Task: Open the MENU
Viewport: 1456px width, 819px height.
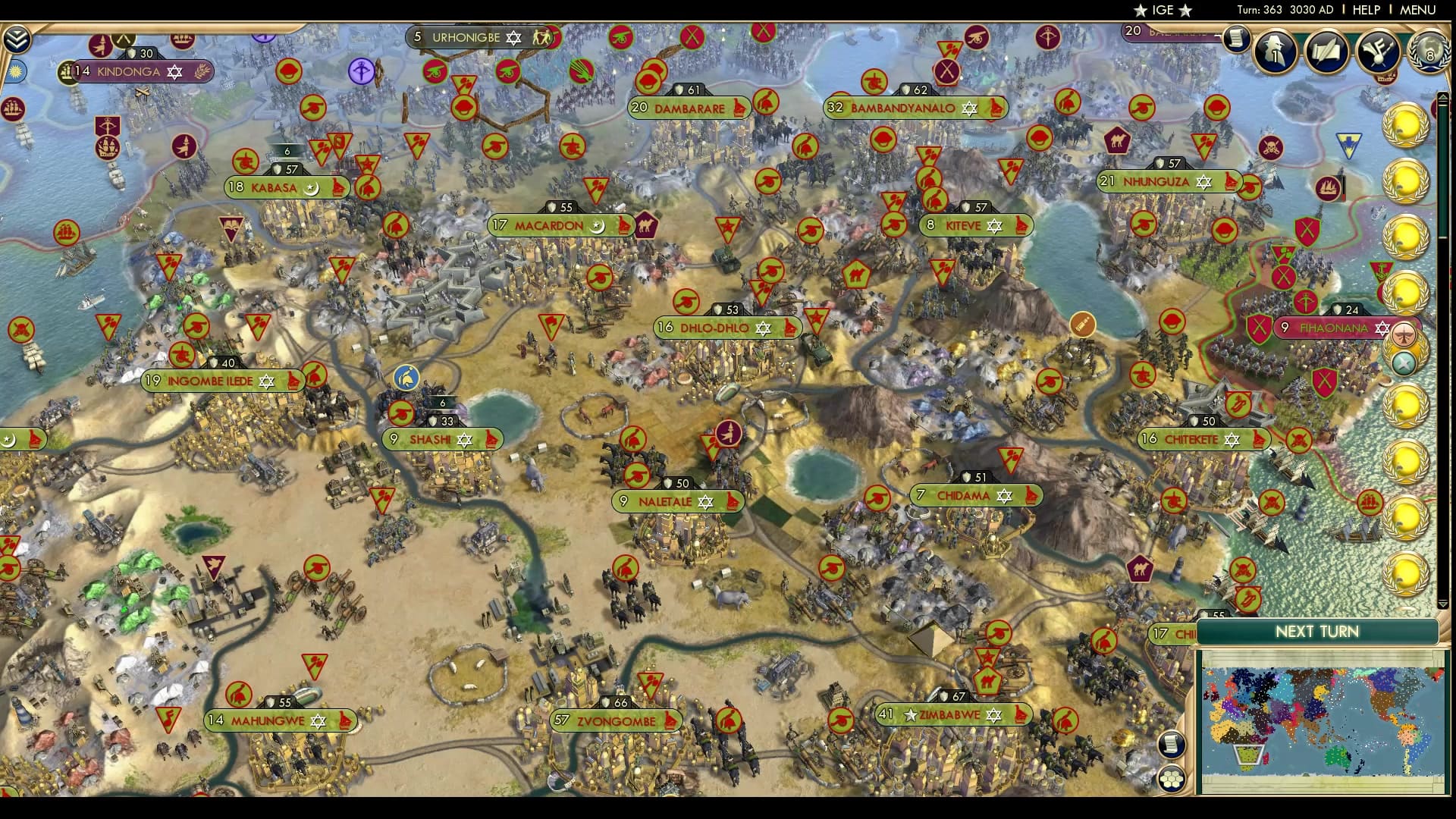Action: [1420, 10]
